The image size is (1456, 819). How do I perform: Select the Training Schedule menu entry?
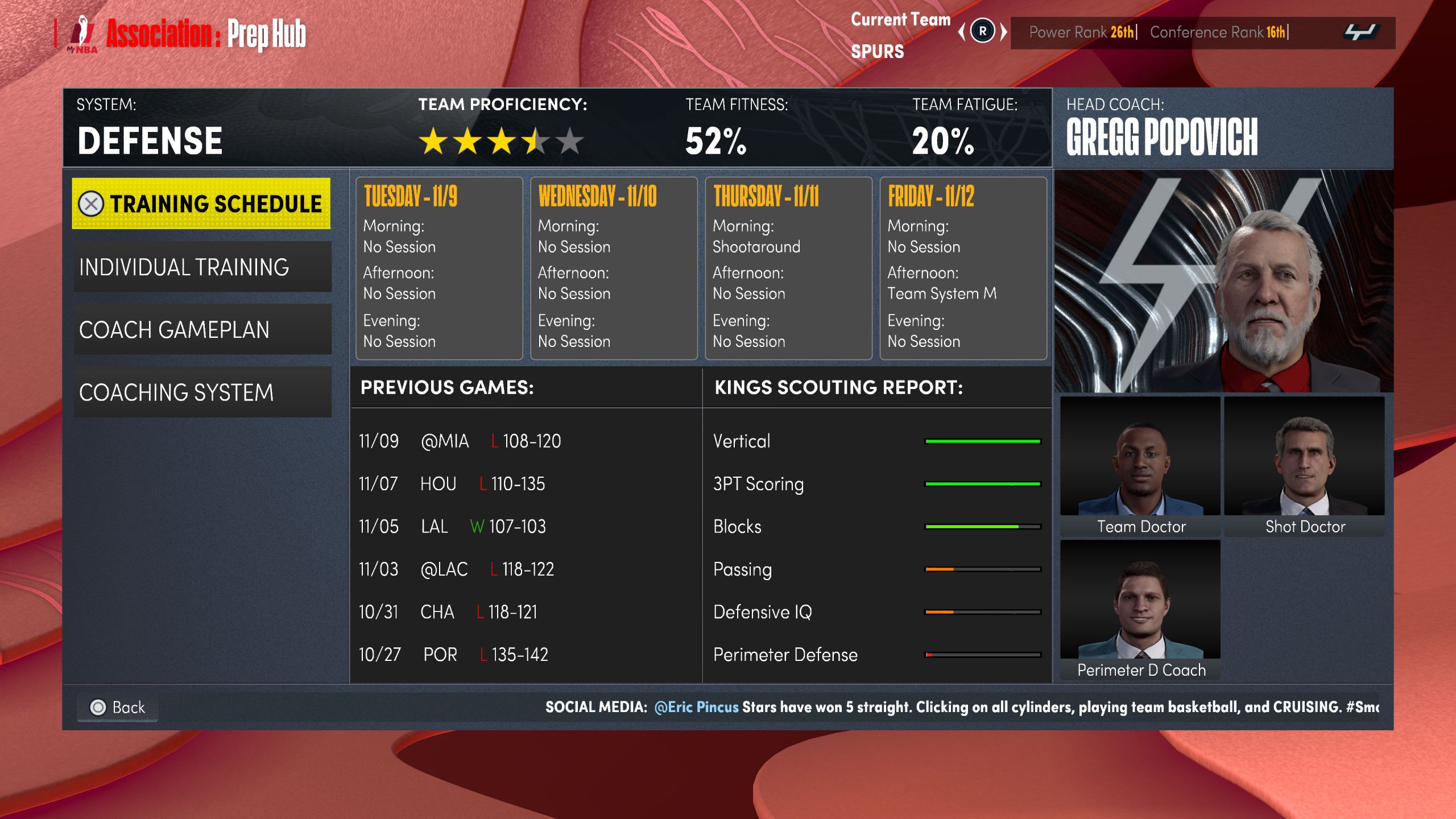[201, 204]
